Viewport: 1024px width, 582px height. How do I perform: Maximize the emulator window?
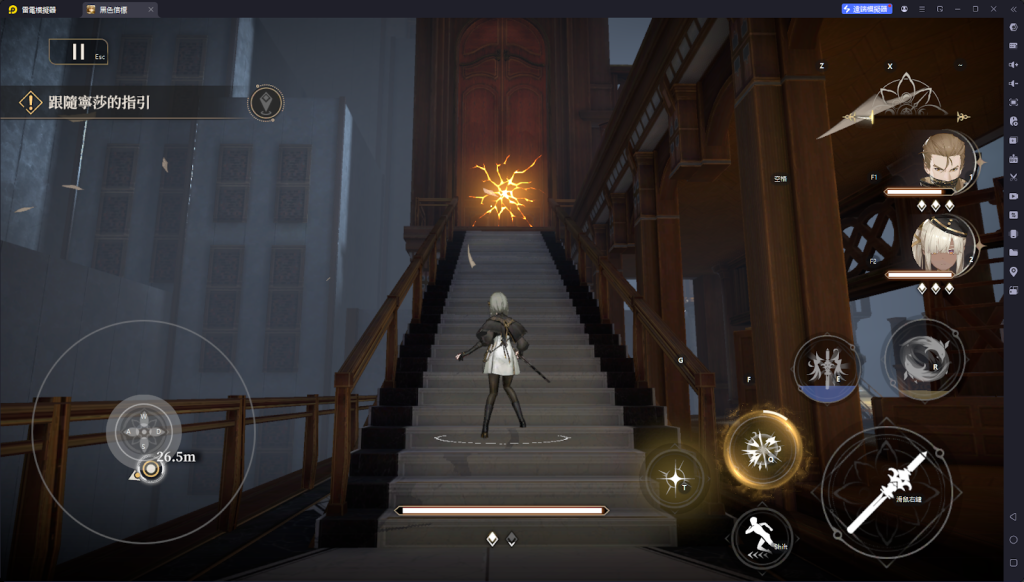coord(975,9)
